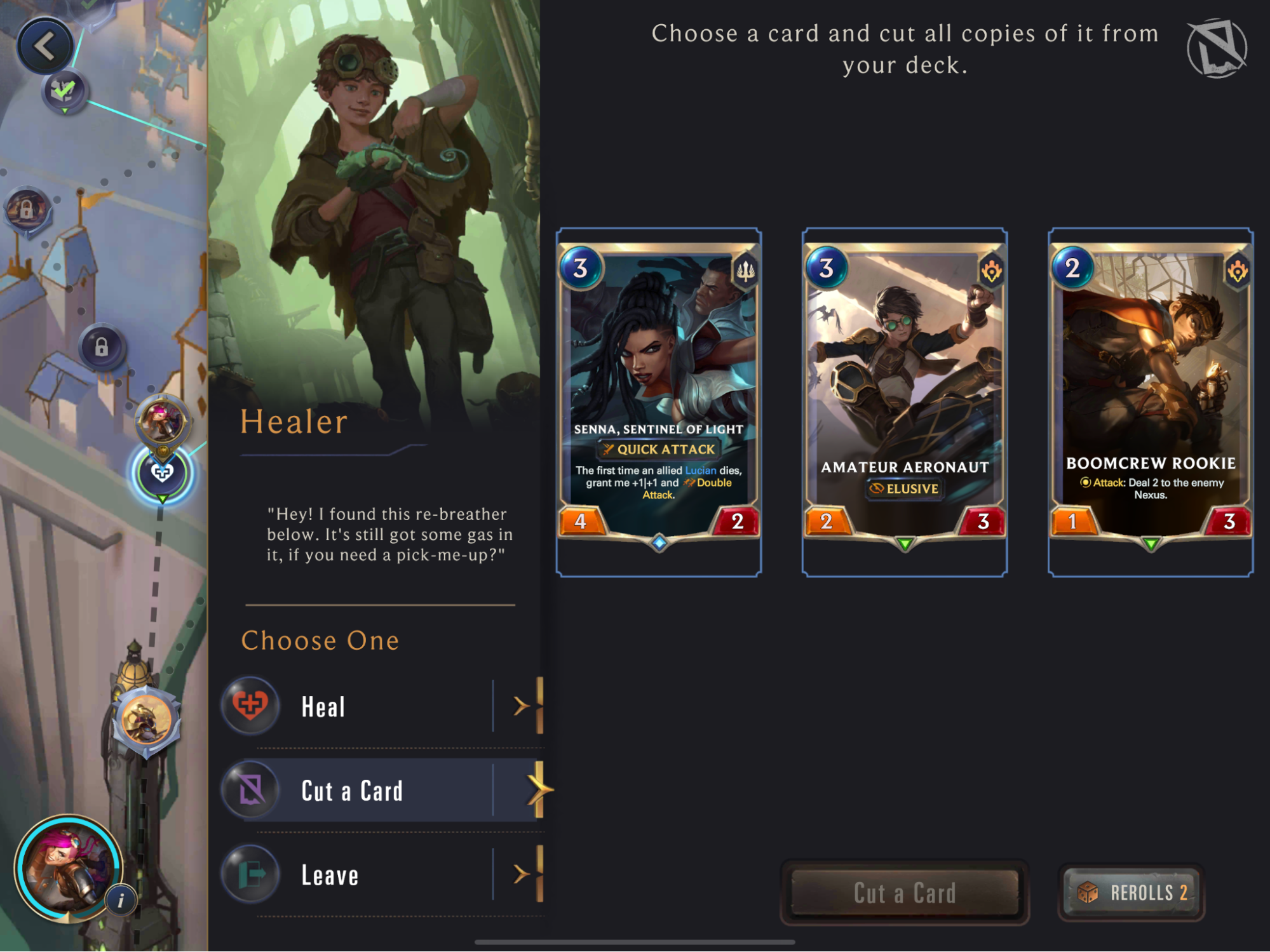Screen dimensions: 1270x952
Task: Go back with the arrow button
Action: (x=44, y=46)
